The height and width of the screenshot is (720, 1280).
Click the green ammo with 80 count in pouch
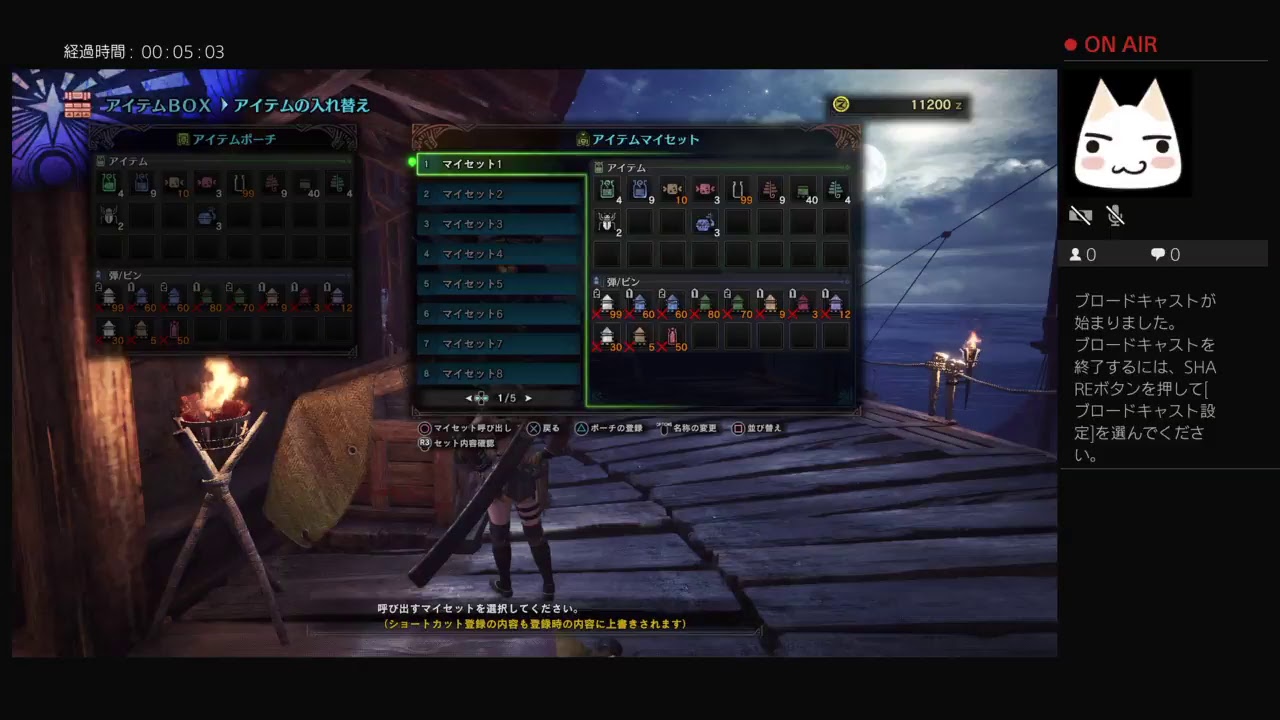tap(207, 296)
